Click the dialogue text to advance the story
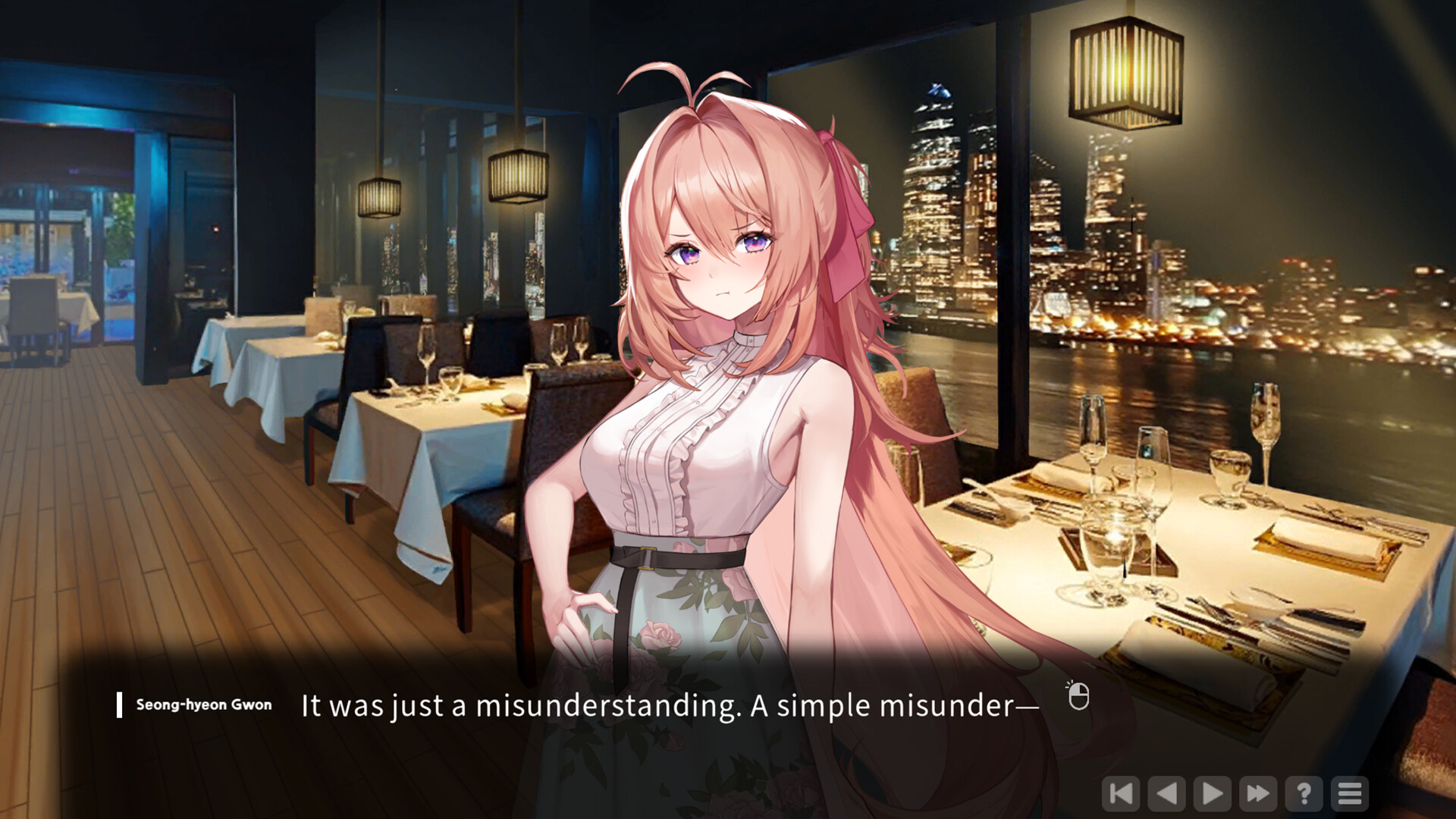This screenshot has width=1456, height=819. coord(667,704)
